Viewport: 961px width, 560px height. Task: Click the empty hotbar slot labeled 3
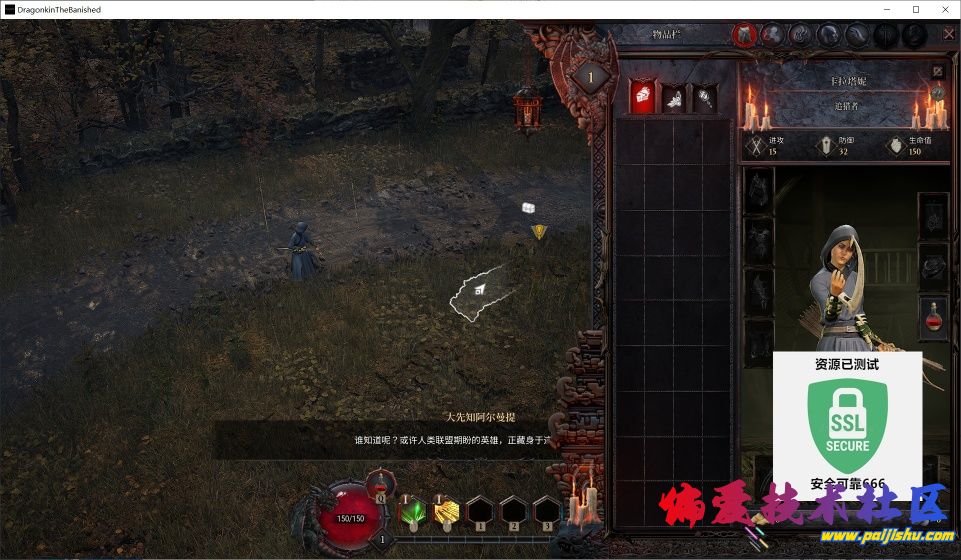point(546,512)
